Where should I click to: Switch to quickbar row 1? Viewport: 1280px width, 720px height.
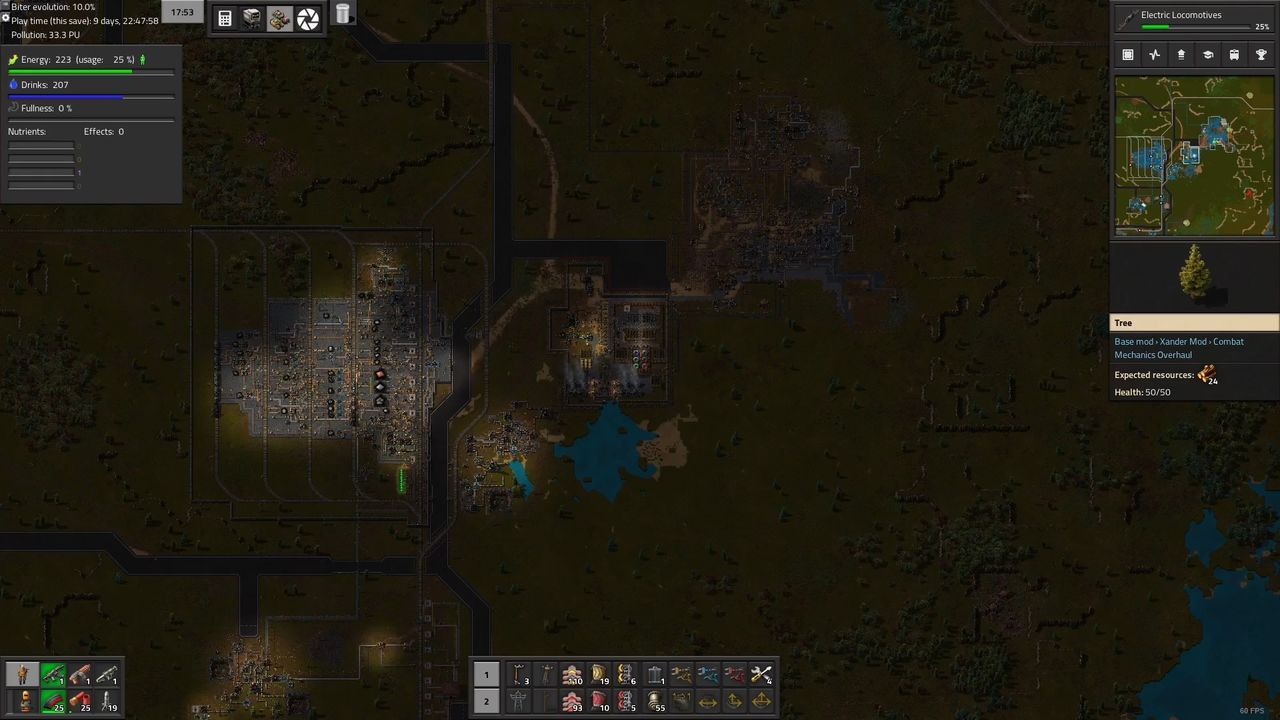pos(486,675)
